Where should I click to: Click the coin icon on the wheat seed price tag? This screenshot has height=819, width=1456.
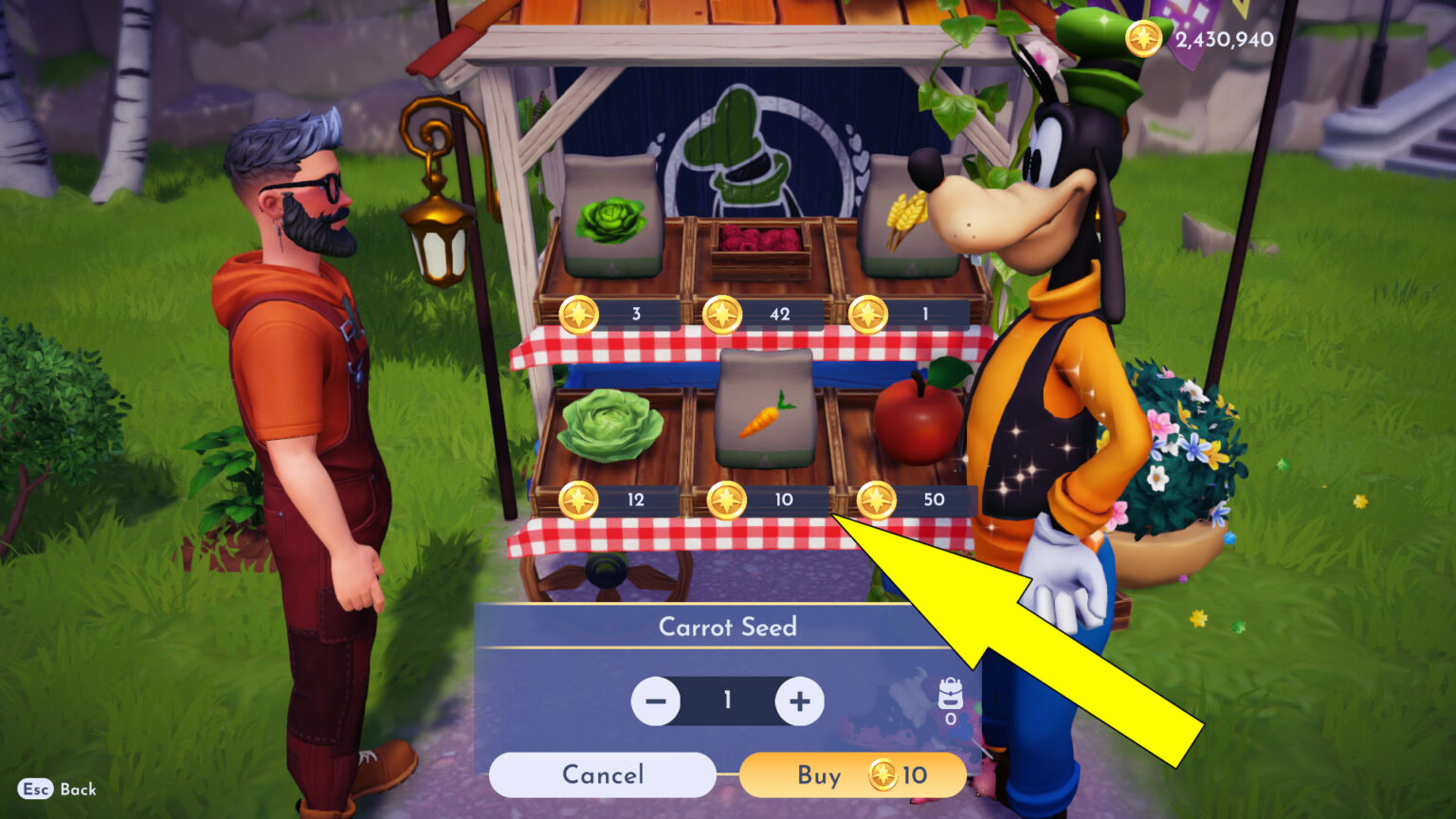866,313
